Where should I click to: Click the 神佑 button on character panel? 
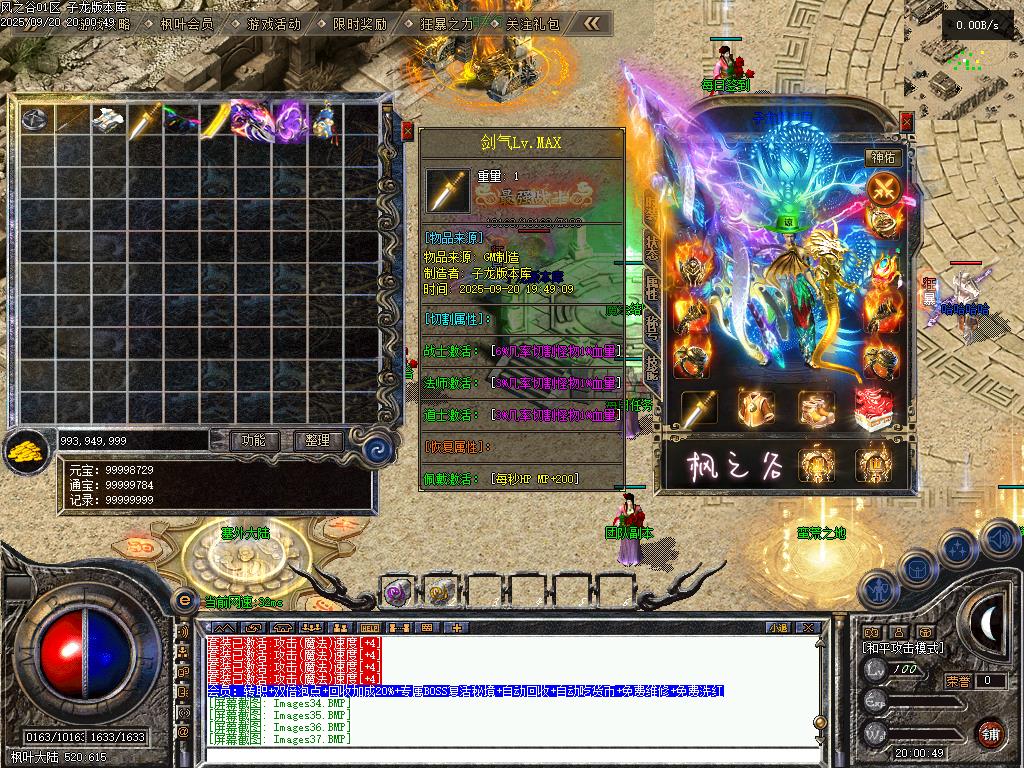coord(884,158)
